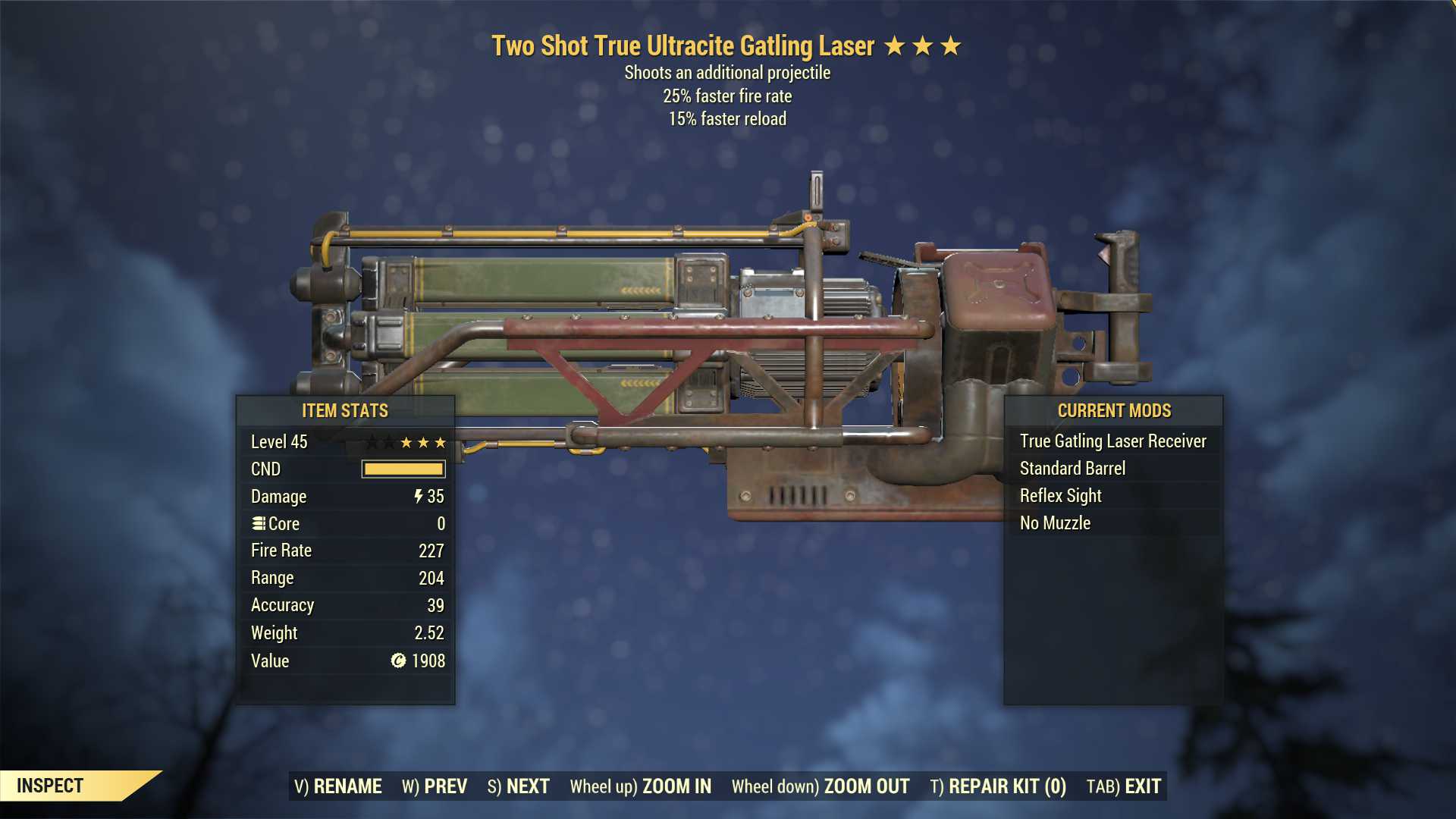This screenshot has height=819, width=1456.
Task: Select Zoom Out in the bottom bar
Action: pos(821,786)
